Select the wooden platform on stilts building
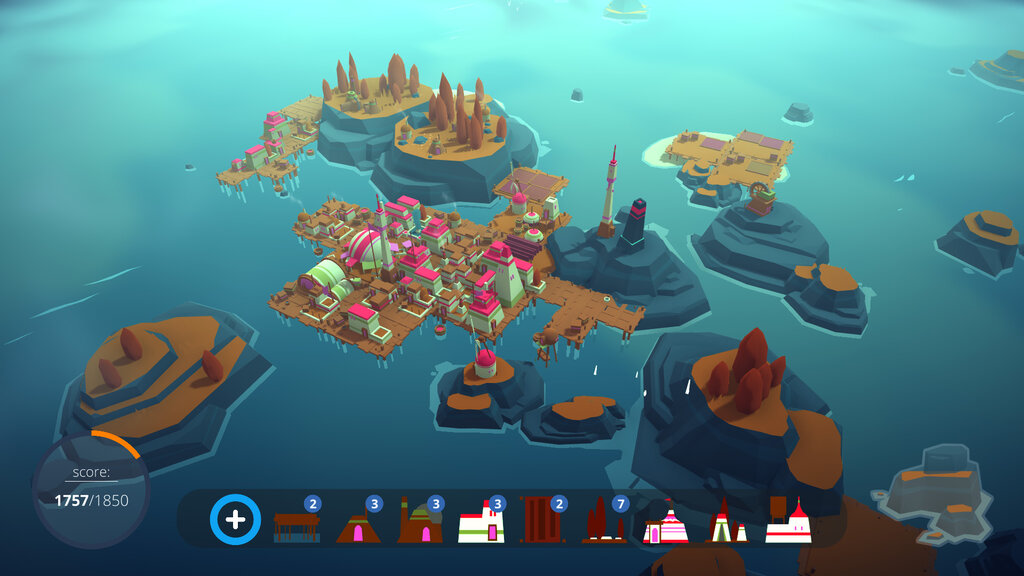The height and width of the screenshot is (576, 1024). tap(297, 524)
